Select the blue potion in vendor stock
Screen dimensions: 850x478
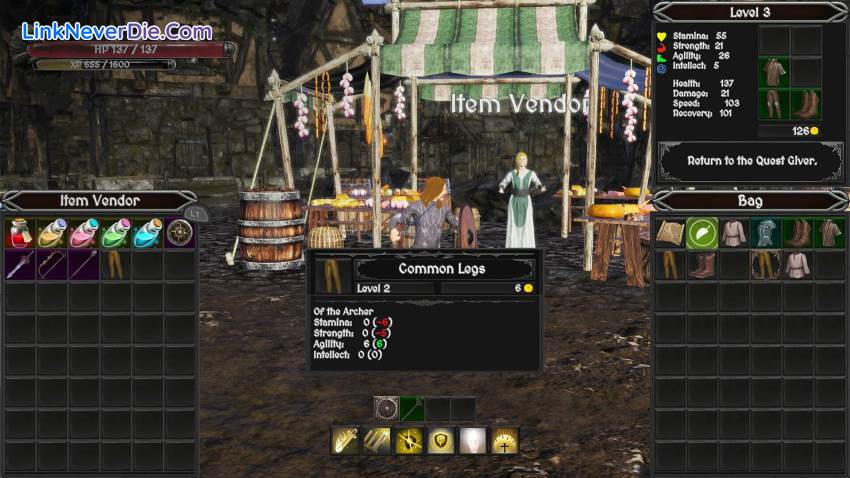pyautogui.click(x=148, y=233)
